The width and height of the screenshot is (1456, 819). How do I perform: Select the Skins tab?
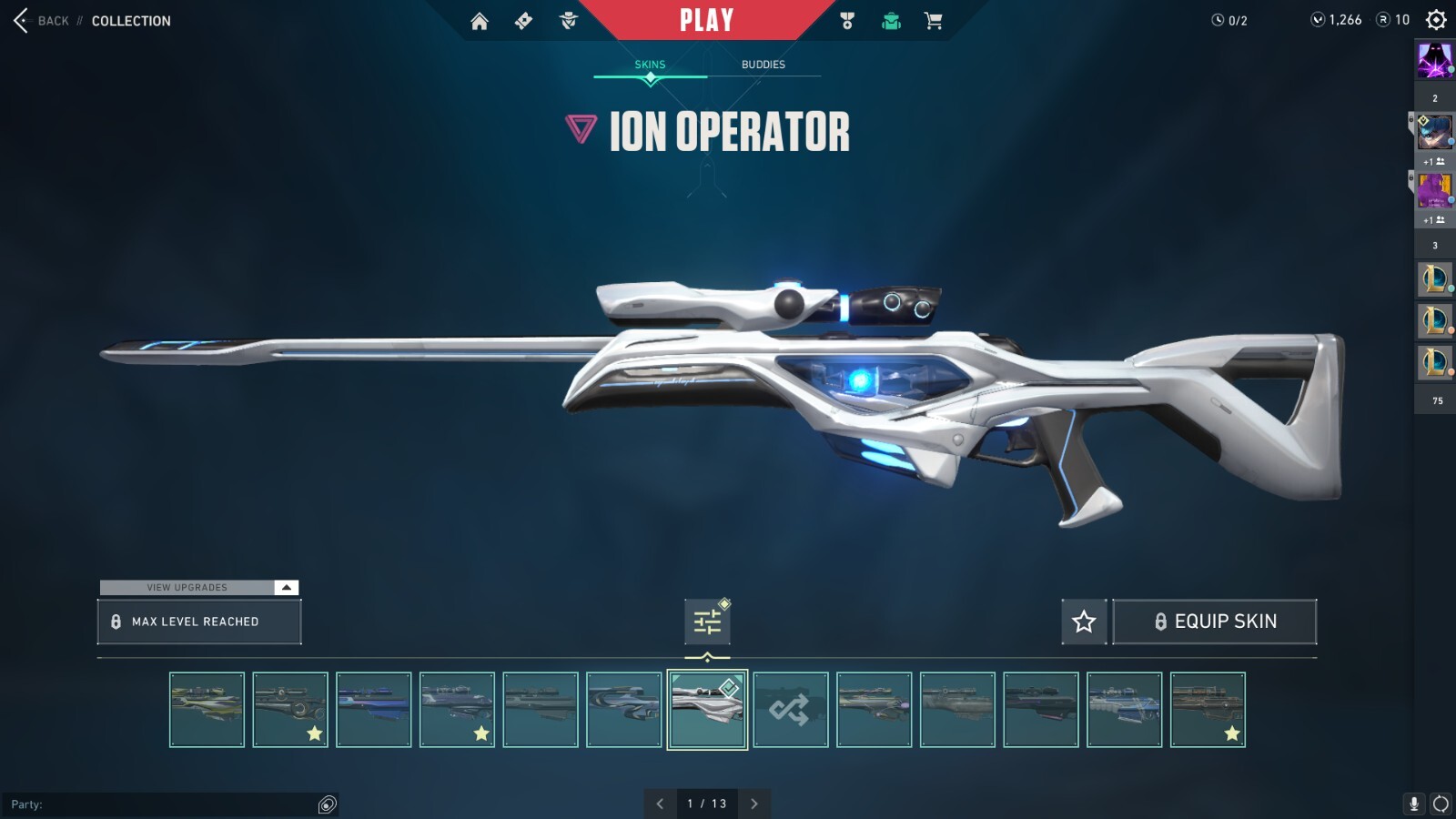tap(650, 64)
